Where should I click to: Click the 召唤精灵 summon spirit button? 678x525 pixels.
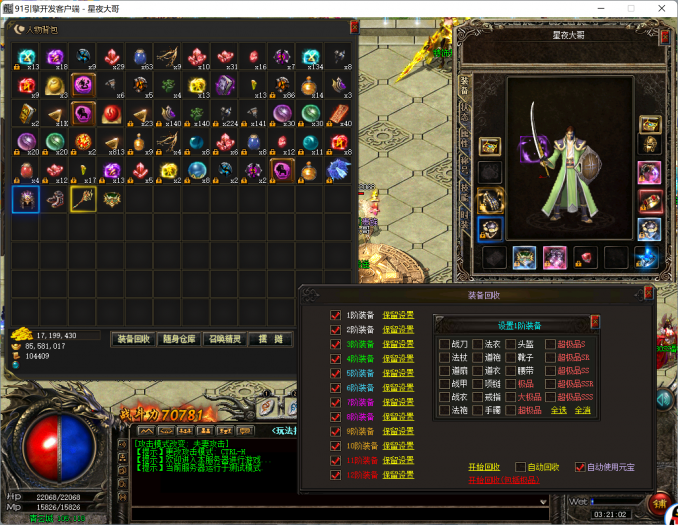tap(223, 339)
